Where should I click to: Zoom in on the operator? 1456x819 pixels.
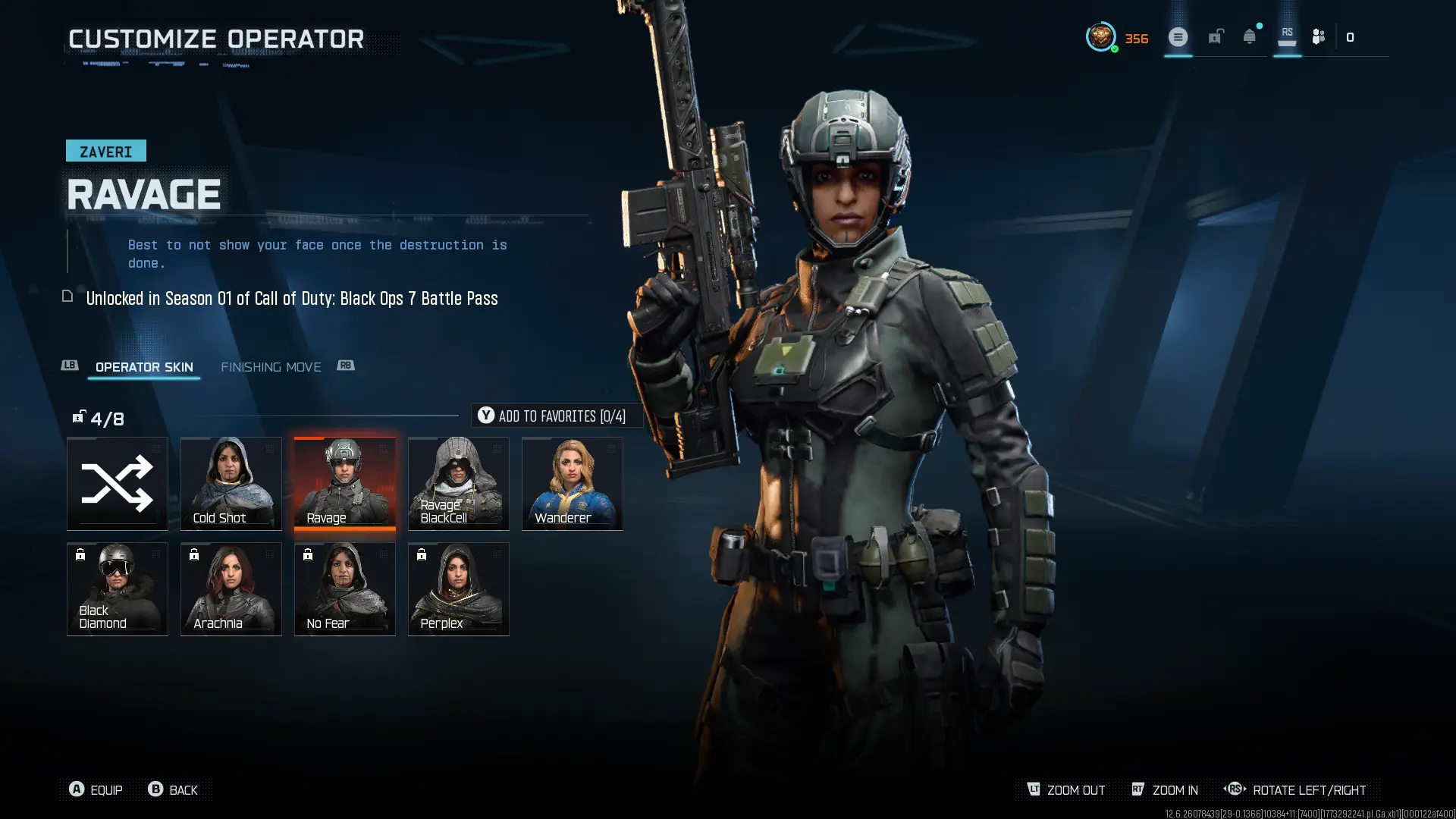point(1166,789)
